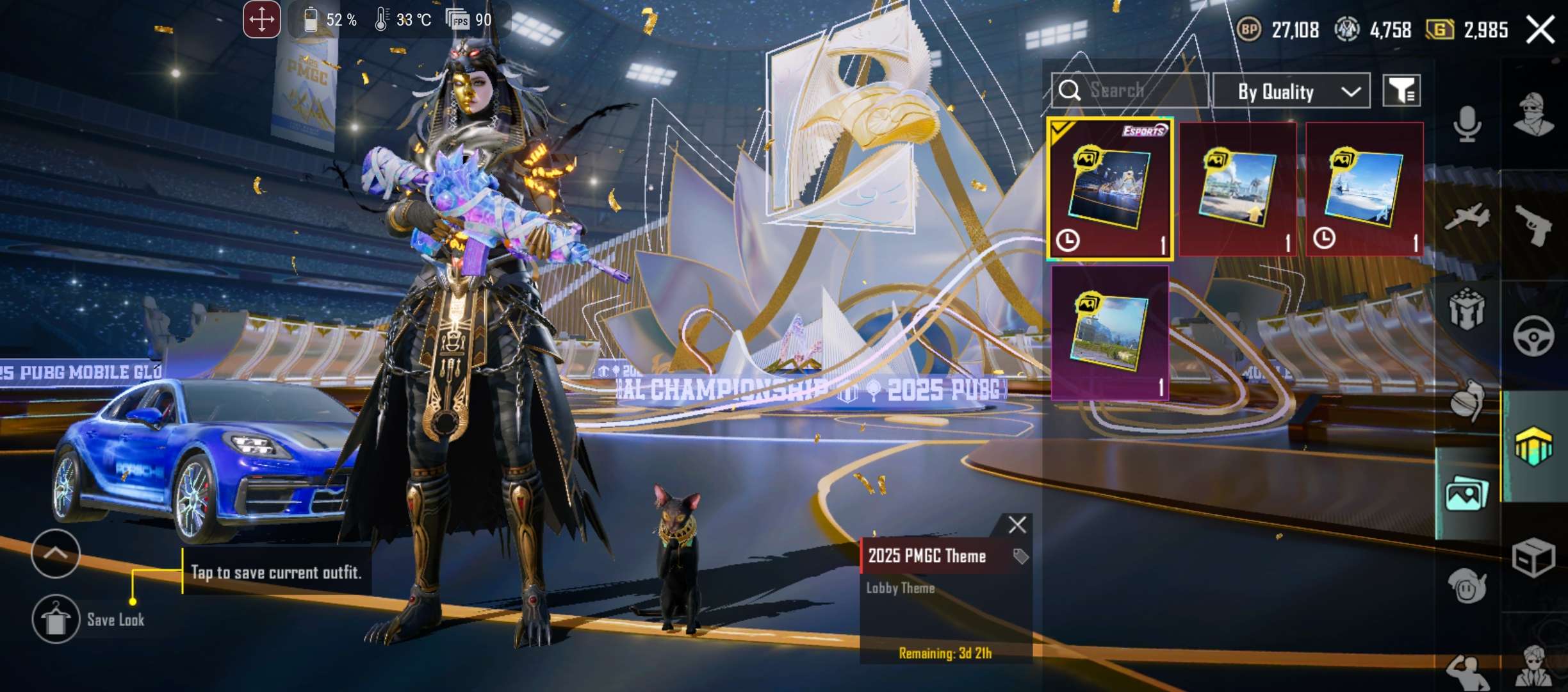Dismiss the 2025 PMGC Theme info popup
Viewport: 1568px width, 692px height.
click(x=1017, y=525)
